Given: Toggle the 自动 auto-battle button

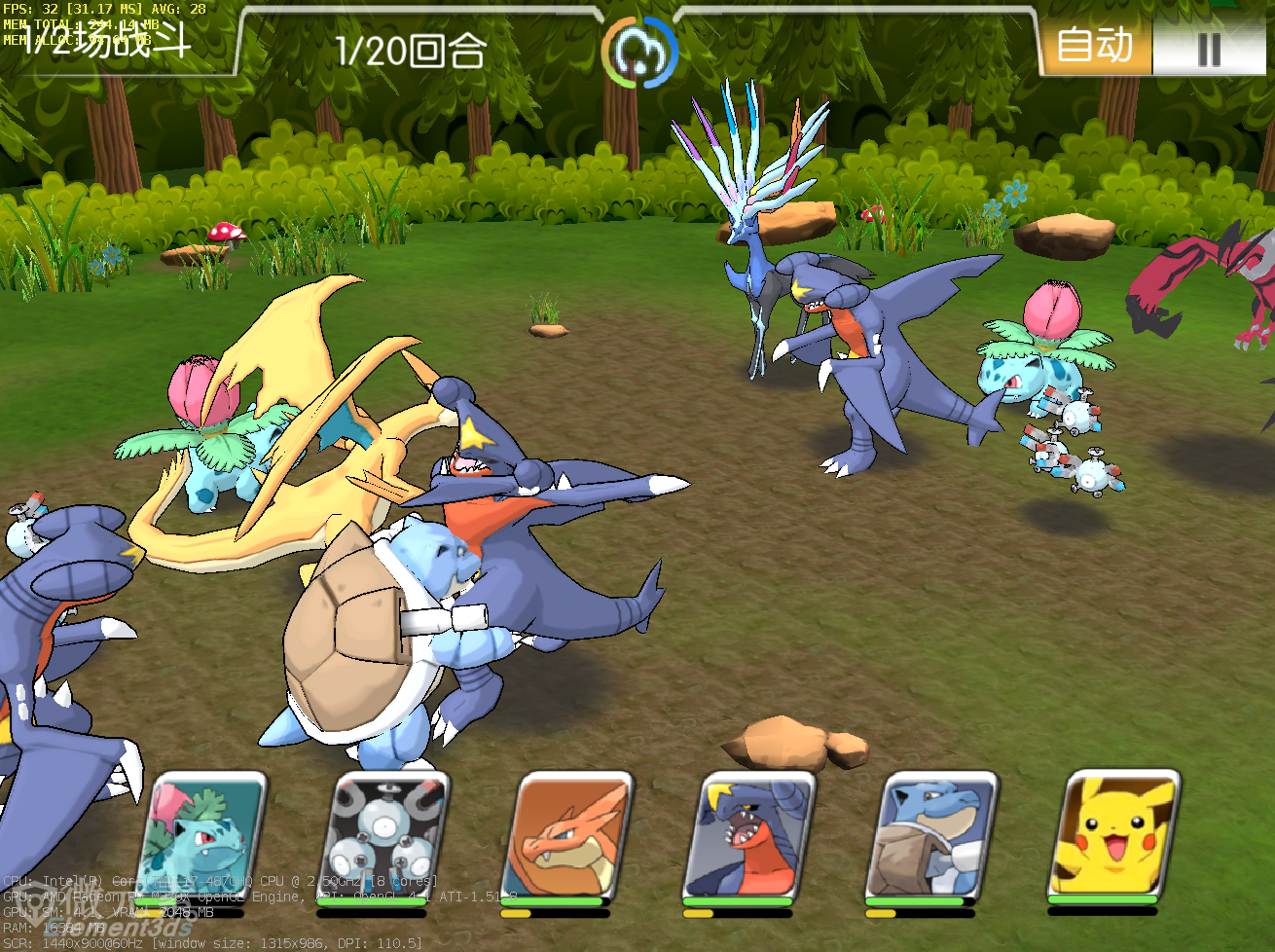Looking at the screenshot, I should click(x=1095, y=46).
